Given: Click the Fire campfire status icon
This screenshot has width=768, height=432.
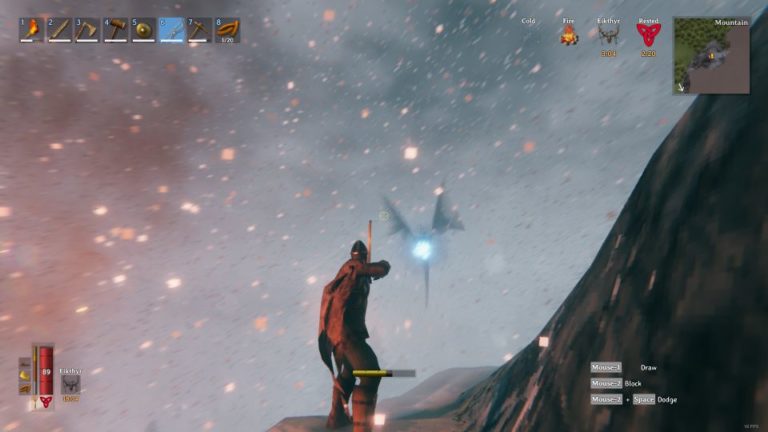Looking at the screenshot, I should coord(569,36).
